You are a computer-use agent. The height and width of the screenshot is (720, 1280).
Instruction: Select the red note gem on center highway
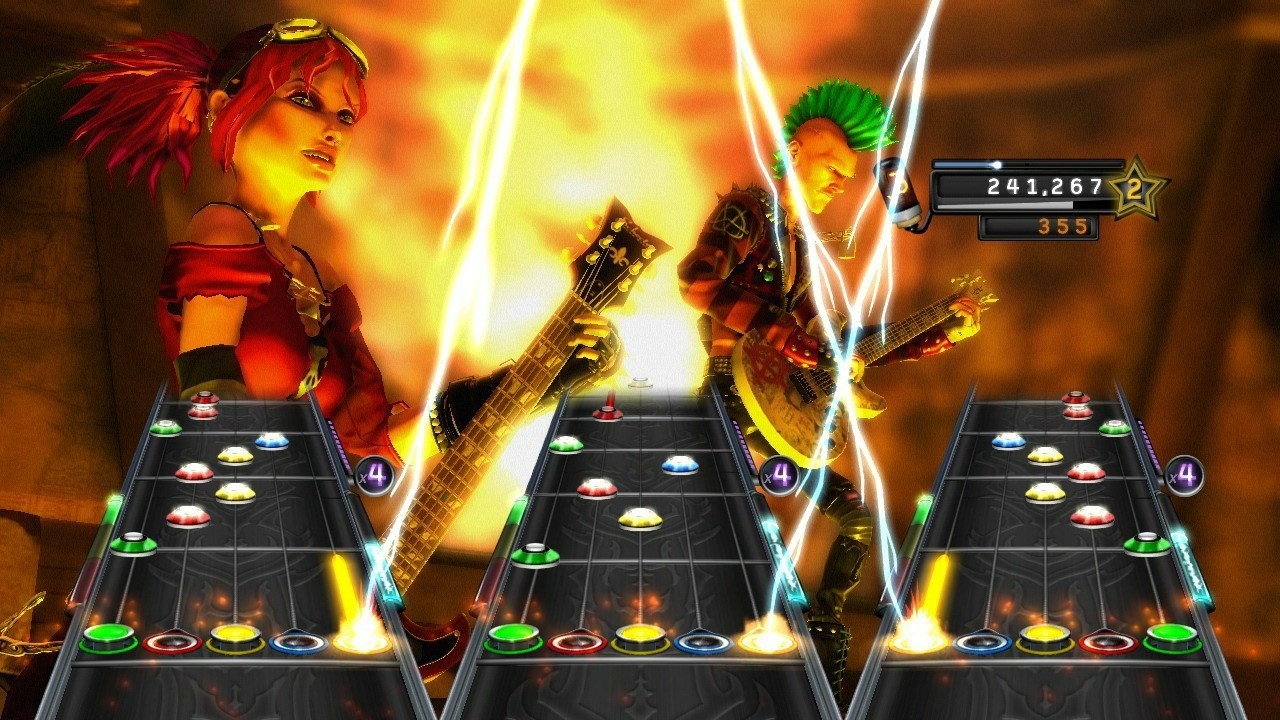[x=599, y=487]
